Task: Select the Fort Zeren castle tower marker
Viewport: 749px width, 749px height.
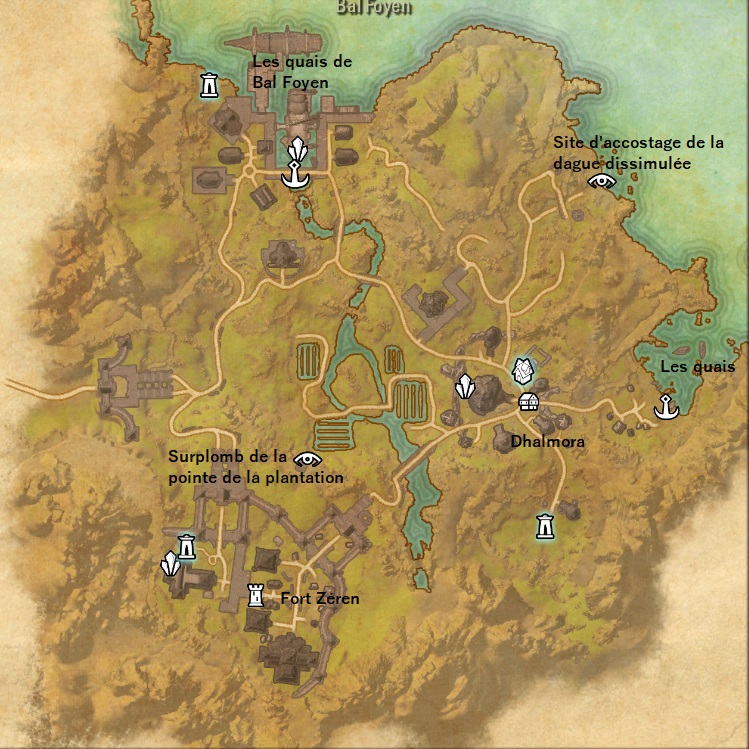Action: click(257, 597)
